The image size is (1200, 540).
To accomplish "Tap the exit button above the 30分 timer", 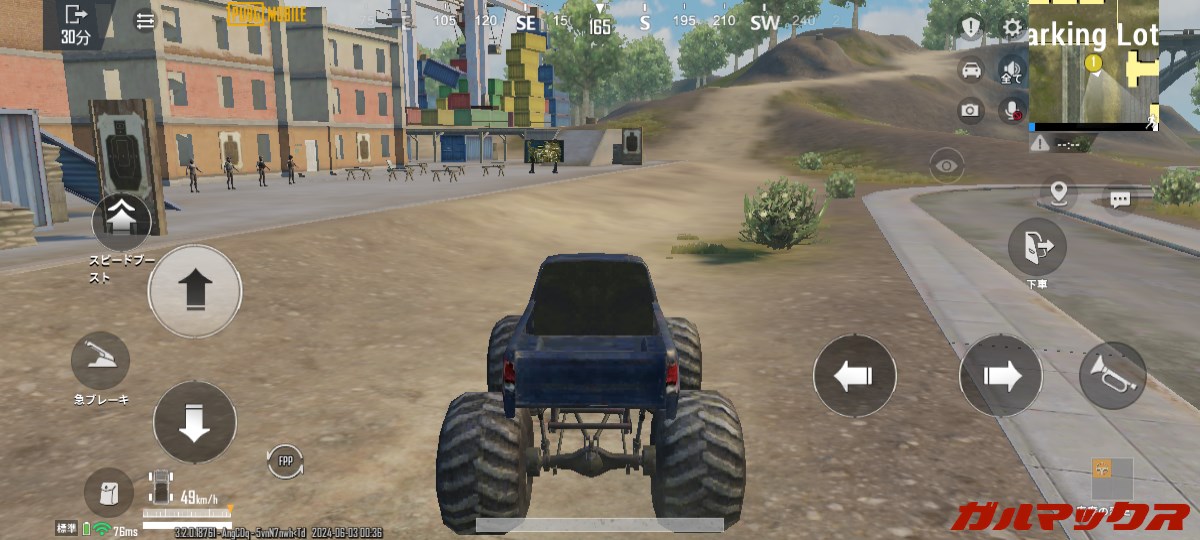I will tap(76, 15).
